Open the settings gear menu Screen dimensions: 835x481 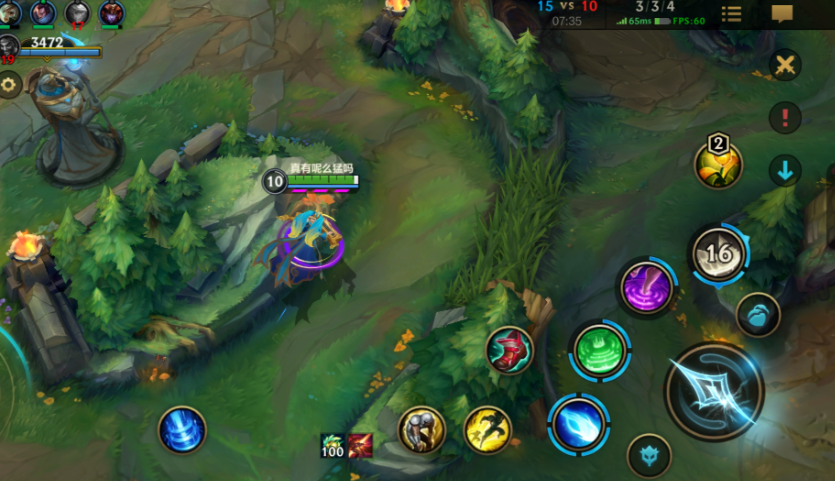click(9, 86)
